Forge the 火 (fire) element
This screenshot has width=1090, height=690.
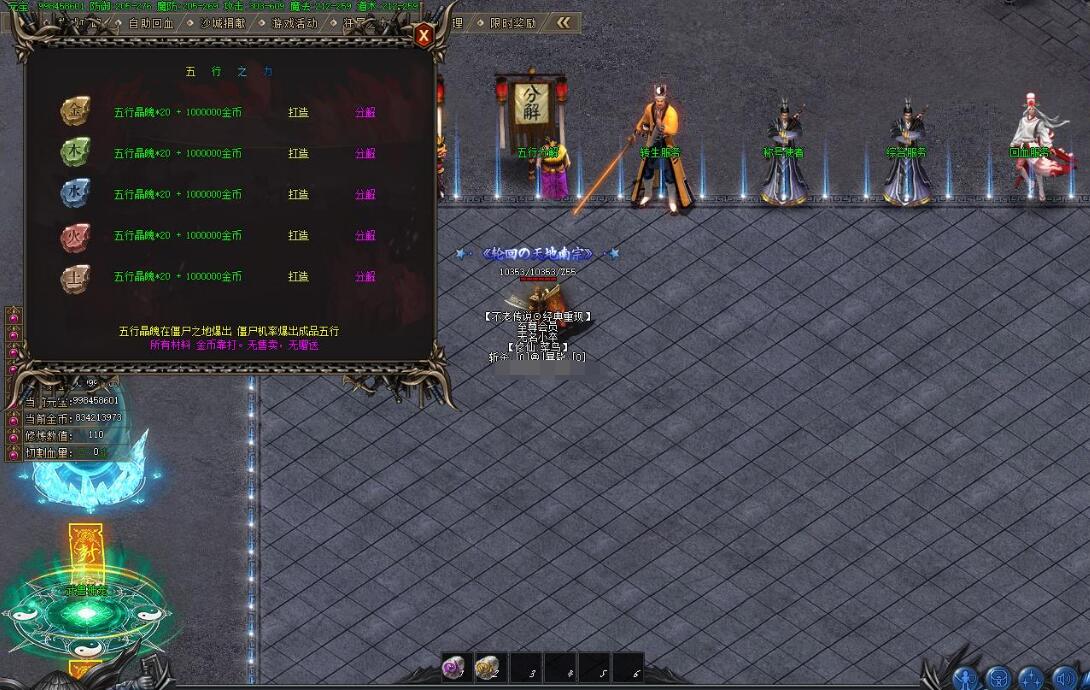[298, 235]
